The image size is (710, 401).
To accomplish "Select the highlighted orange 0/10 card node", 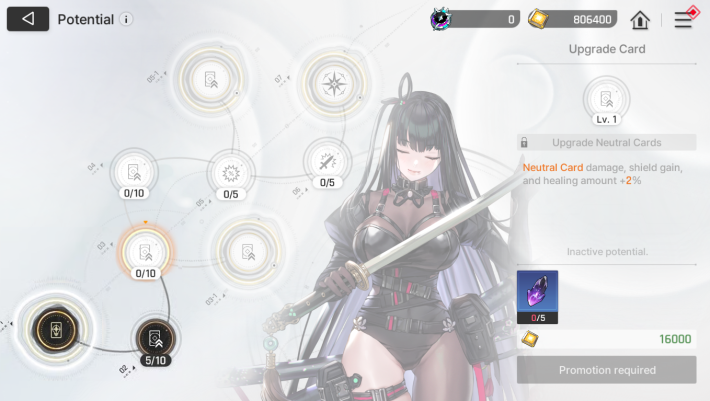I will click(x=146, y=250).
